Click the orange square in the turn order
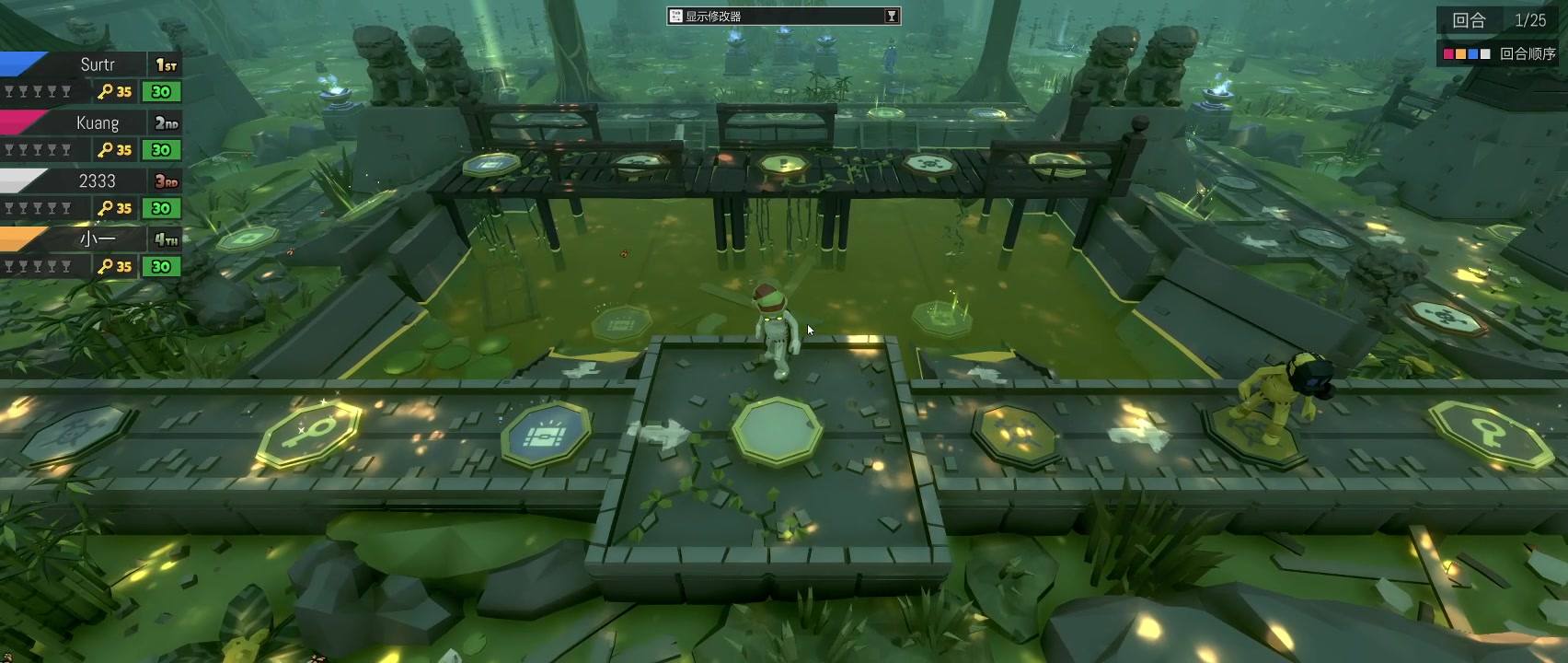 tap(1461, 54)
